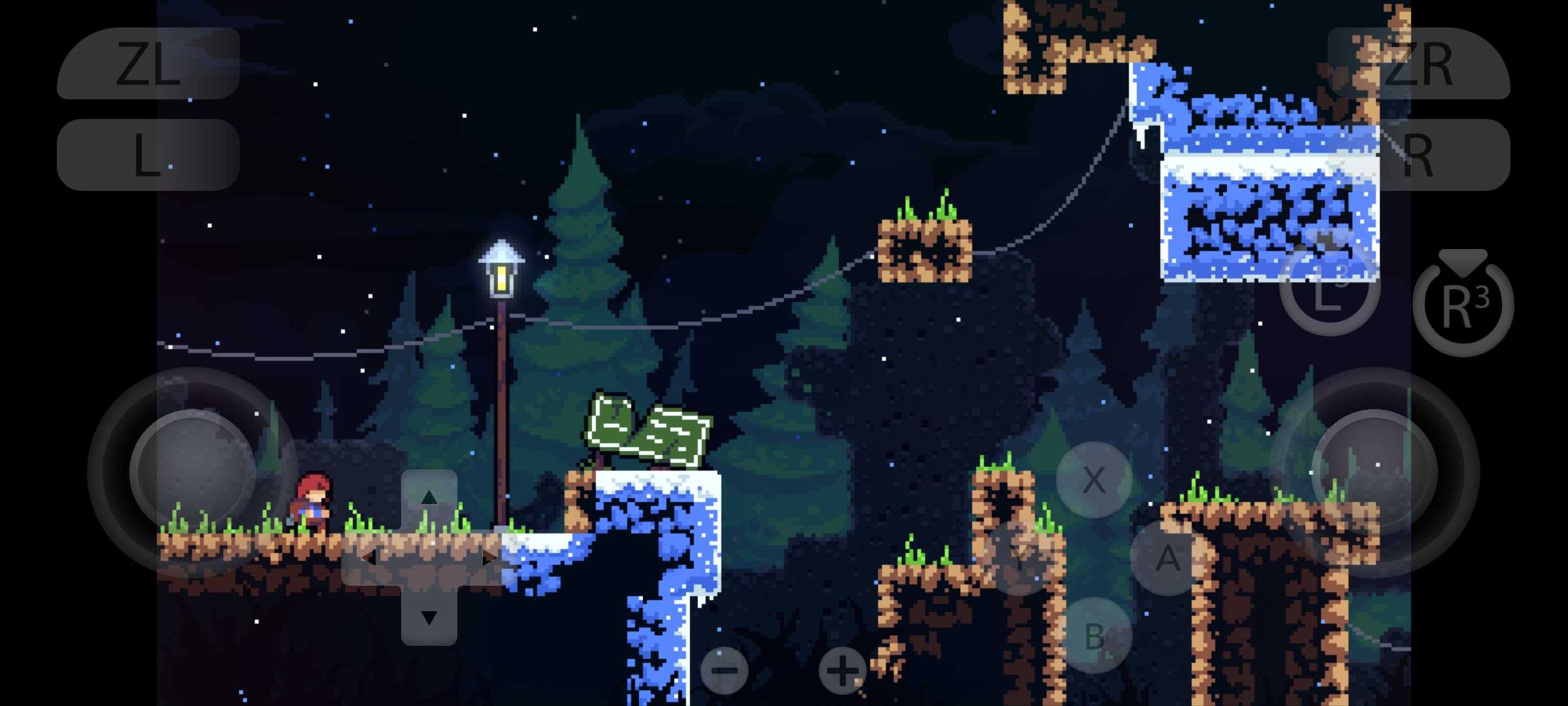Touch the left analog stick
Image resolution: width=1568 pixels, height=706 pixels.
click(x=193, y=472)
